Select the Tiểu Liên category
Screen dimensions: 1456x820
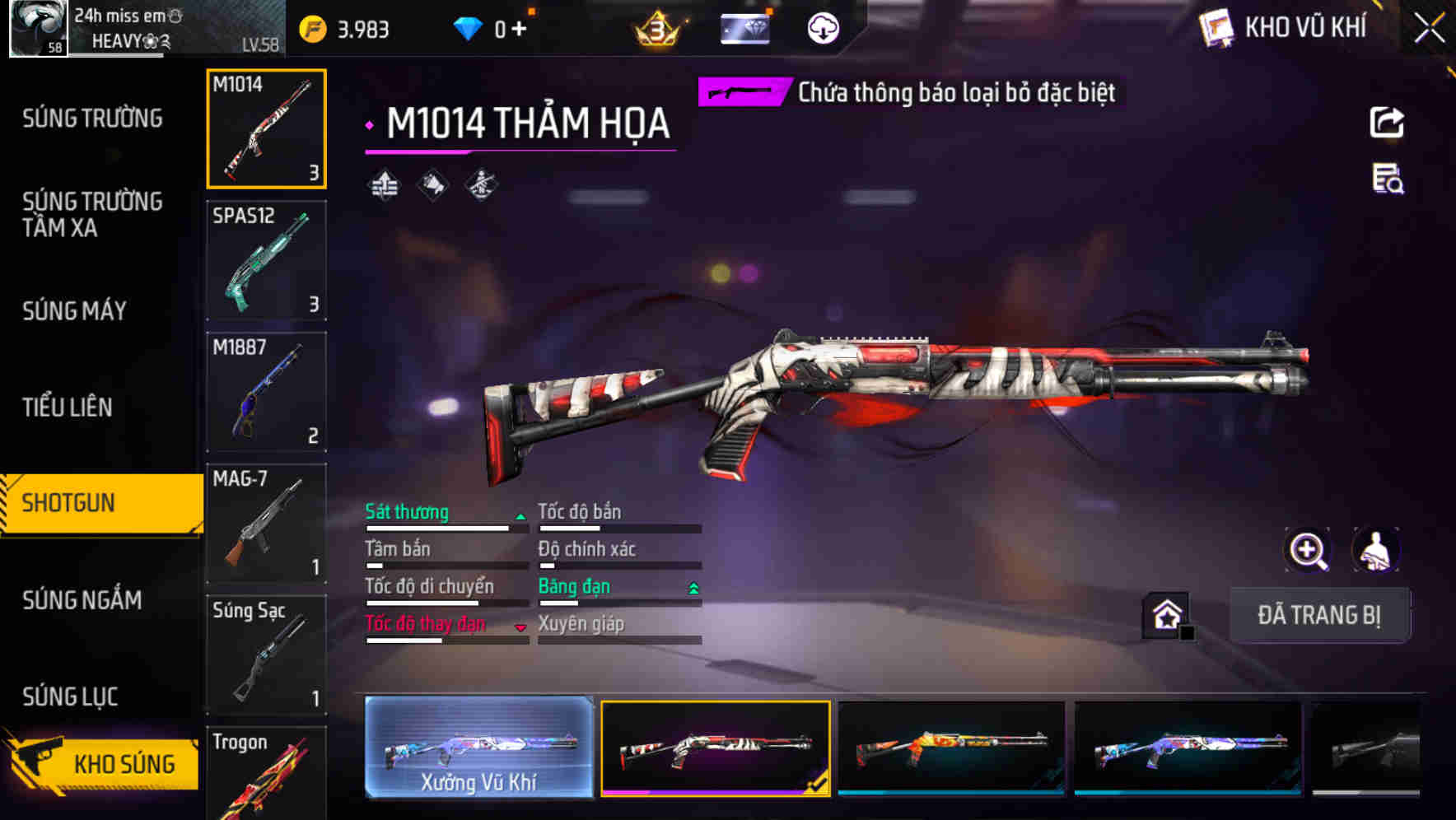68,407
